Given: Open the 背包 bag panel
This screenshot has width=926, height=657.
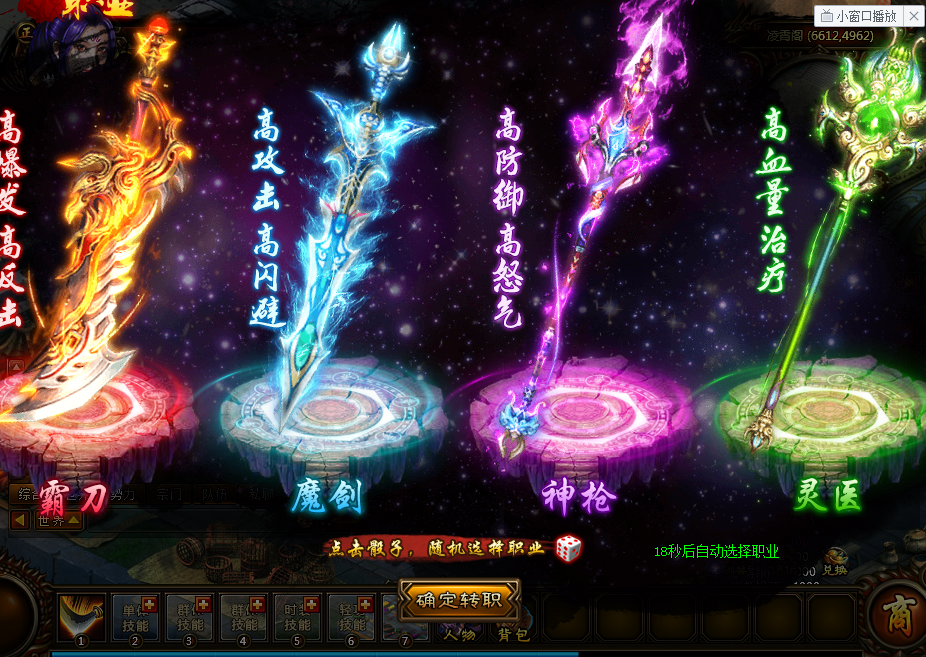Looking at the screenshot, I should coord(513,632).
